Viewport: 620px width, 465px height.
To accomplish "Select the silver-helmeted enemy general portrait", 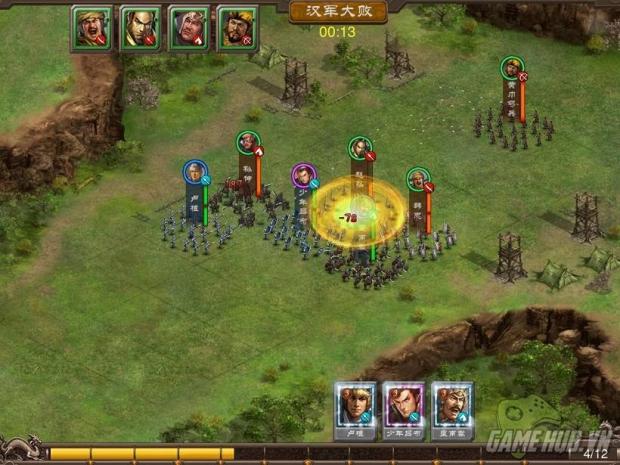I will click(189, 28).
